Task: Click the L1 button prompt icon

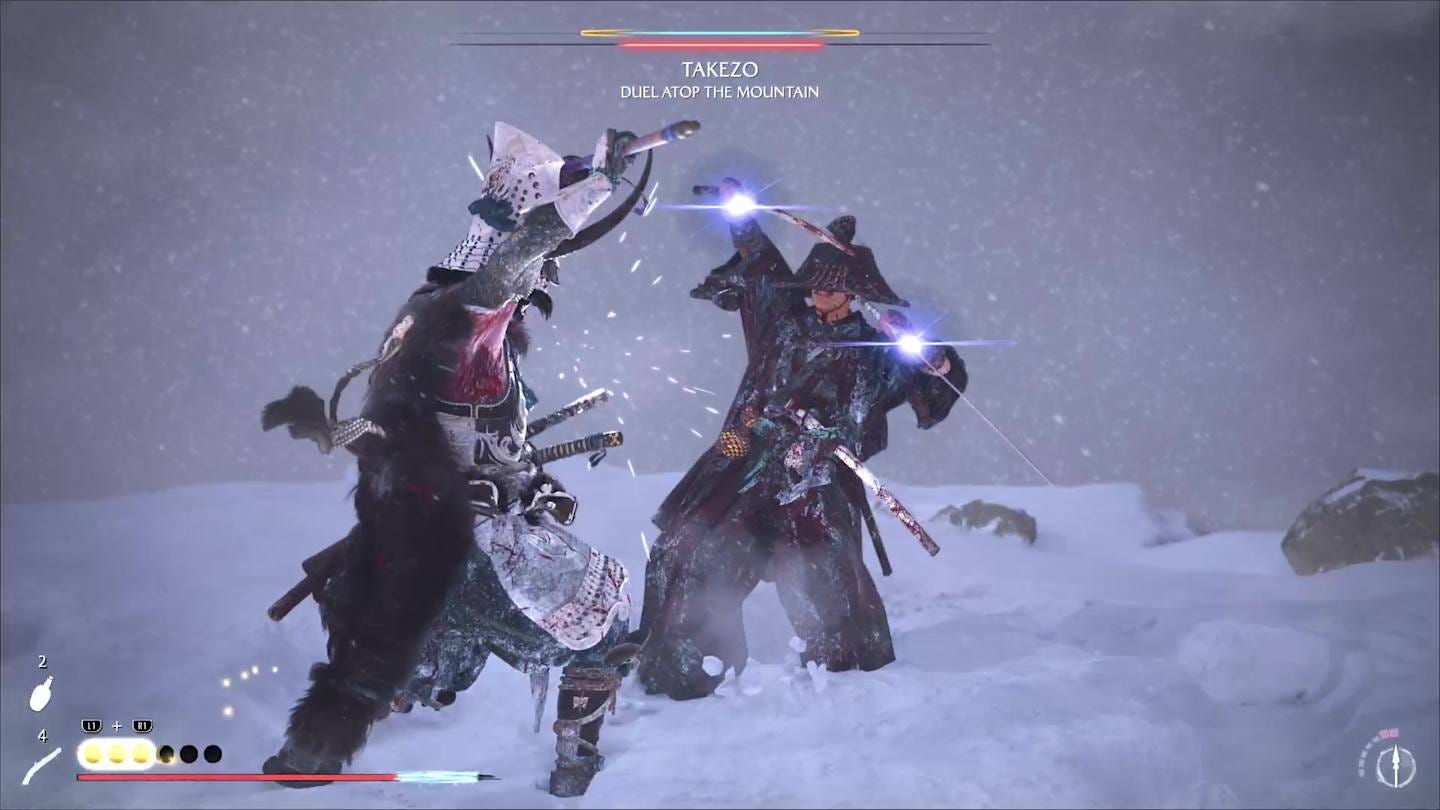Action: 94,726
